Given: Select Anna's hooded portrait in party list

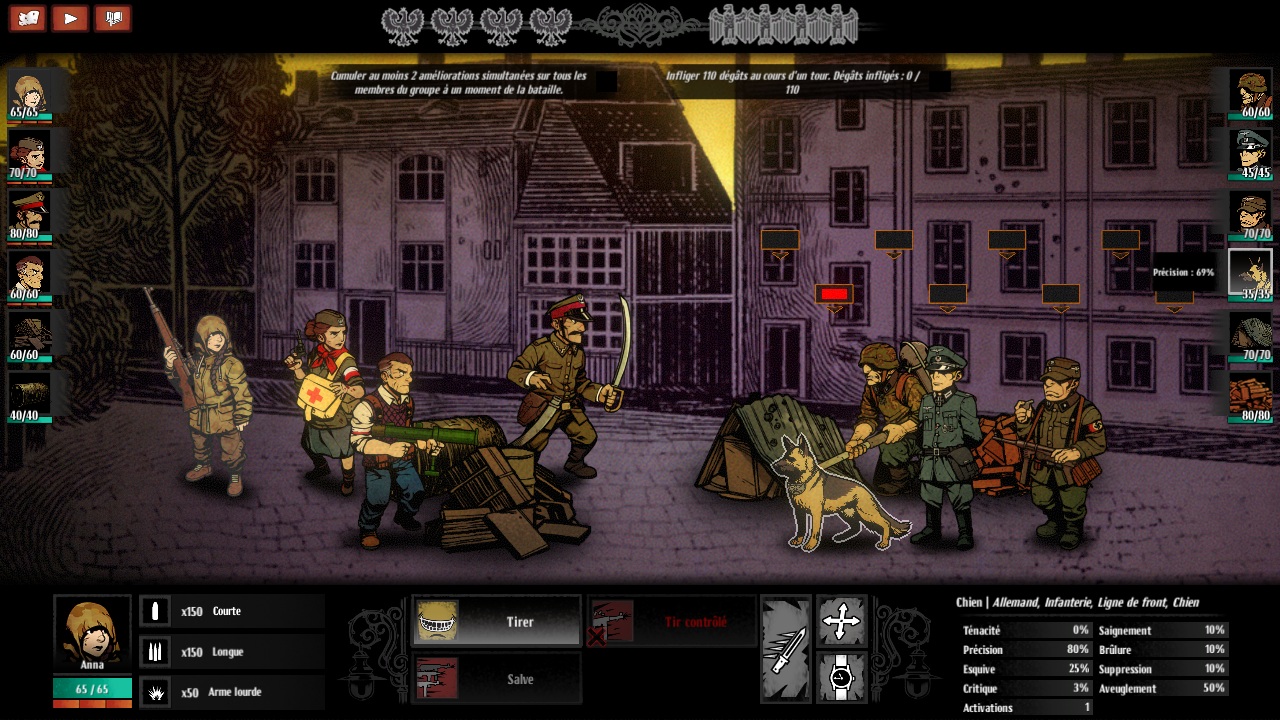Looking at the screenshot, I should [x=29, y=93].
